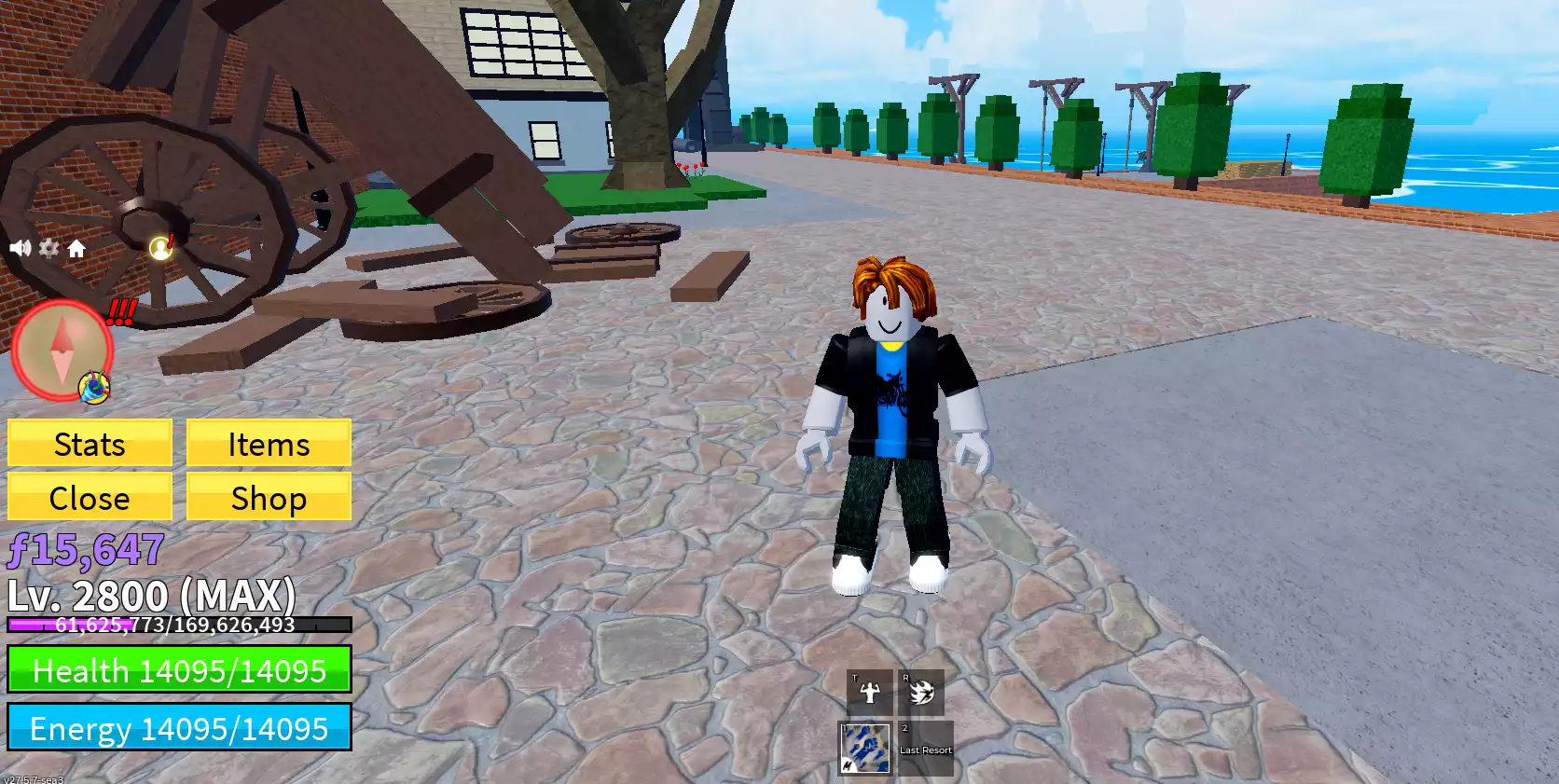
Task: Open the Items inventory
Action: pyautogui.click(x=269, y=444)
